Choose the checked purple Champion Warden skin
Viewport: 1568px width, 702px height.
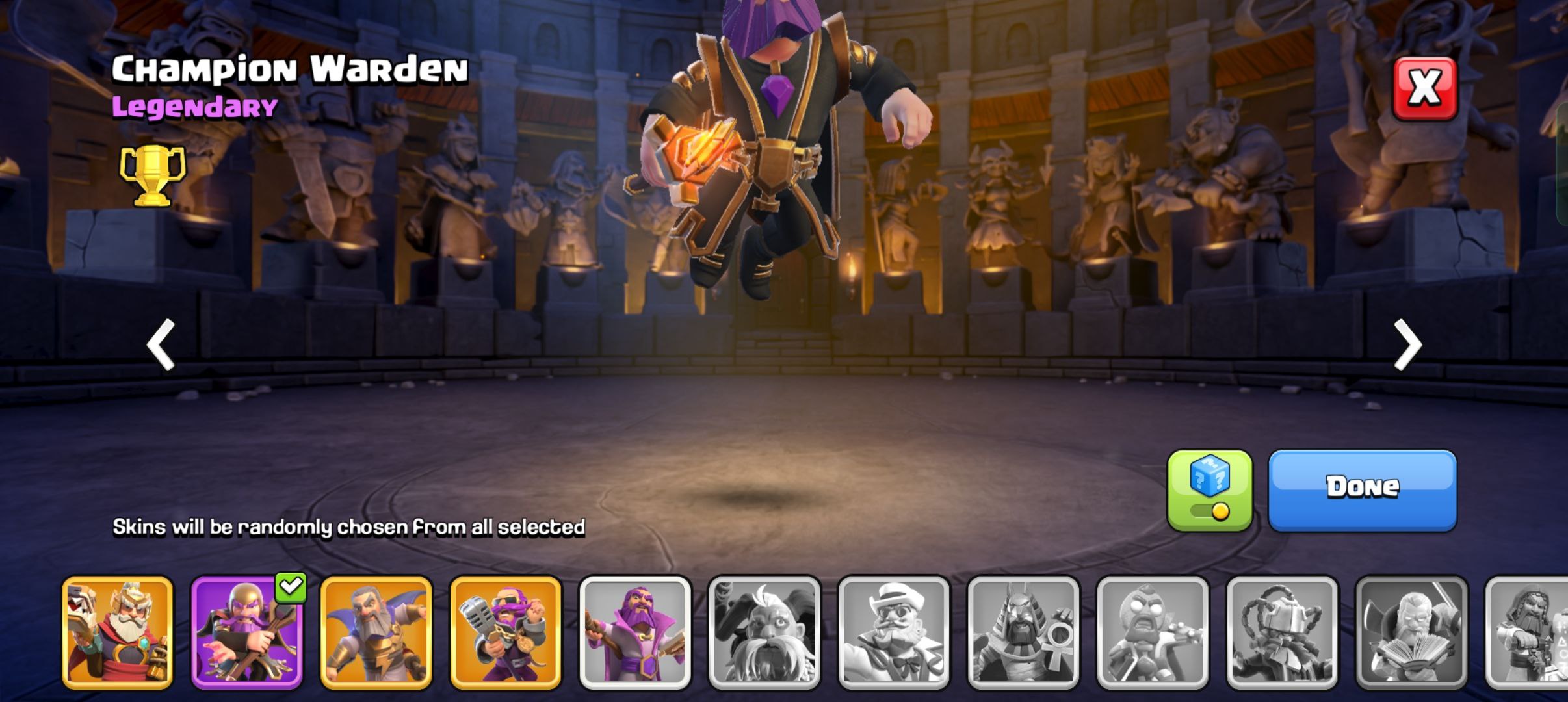[247, 632]
